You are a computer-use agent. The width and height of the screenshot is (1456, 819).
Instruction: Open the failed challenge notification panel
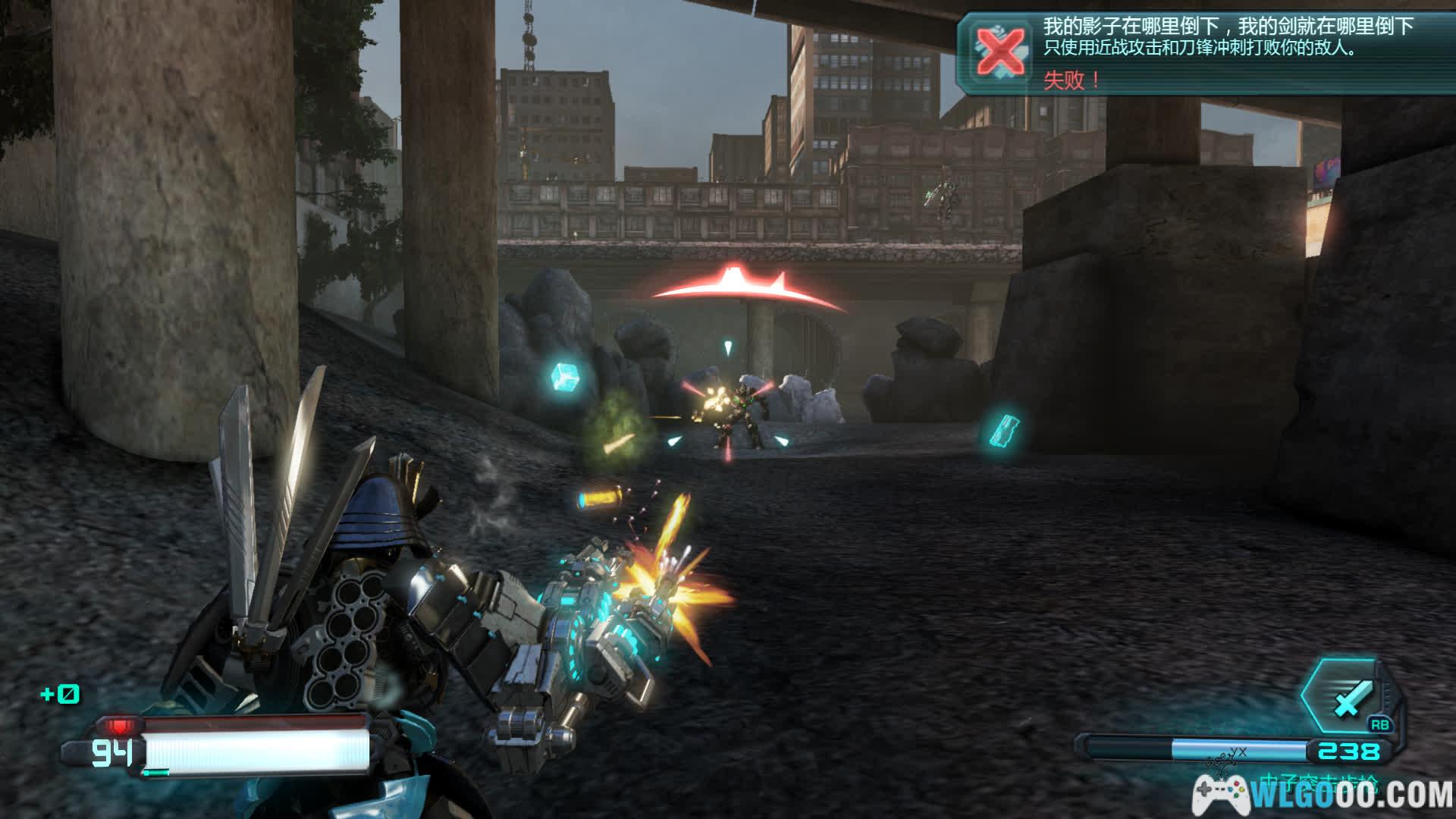point(1204,52)
